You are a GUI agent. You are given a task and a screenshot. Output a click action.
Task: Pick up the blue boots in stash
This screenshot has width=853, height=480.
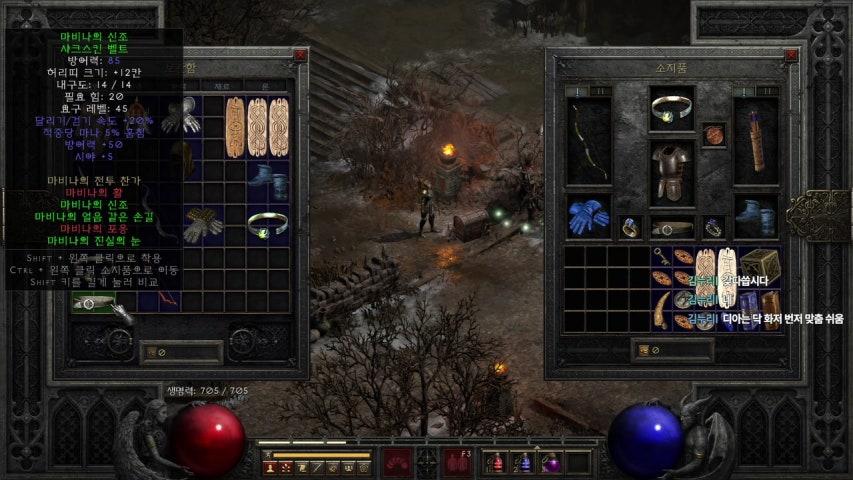coord(268,180)
